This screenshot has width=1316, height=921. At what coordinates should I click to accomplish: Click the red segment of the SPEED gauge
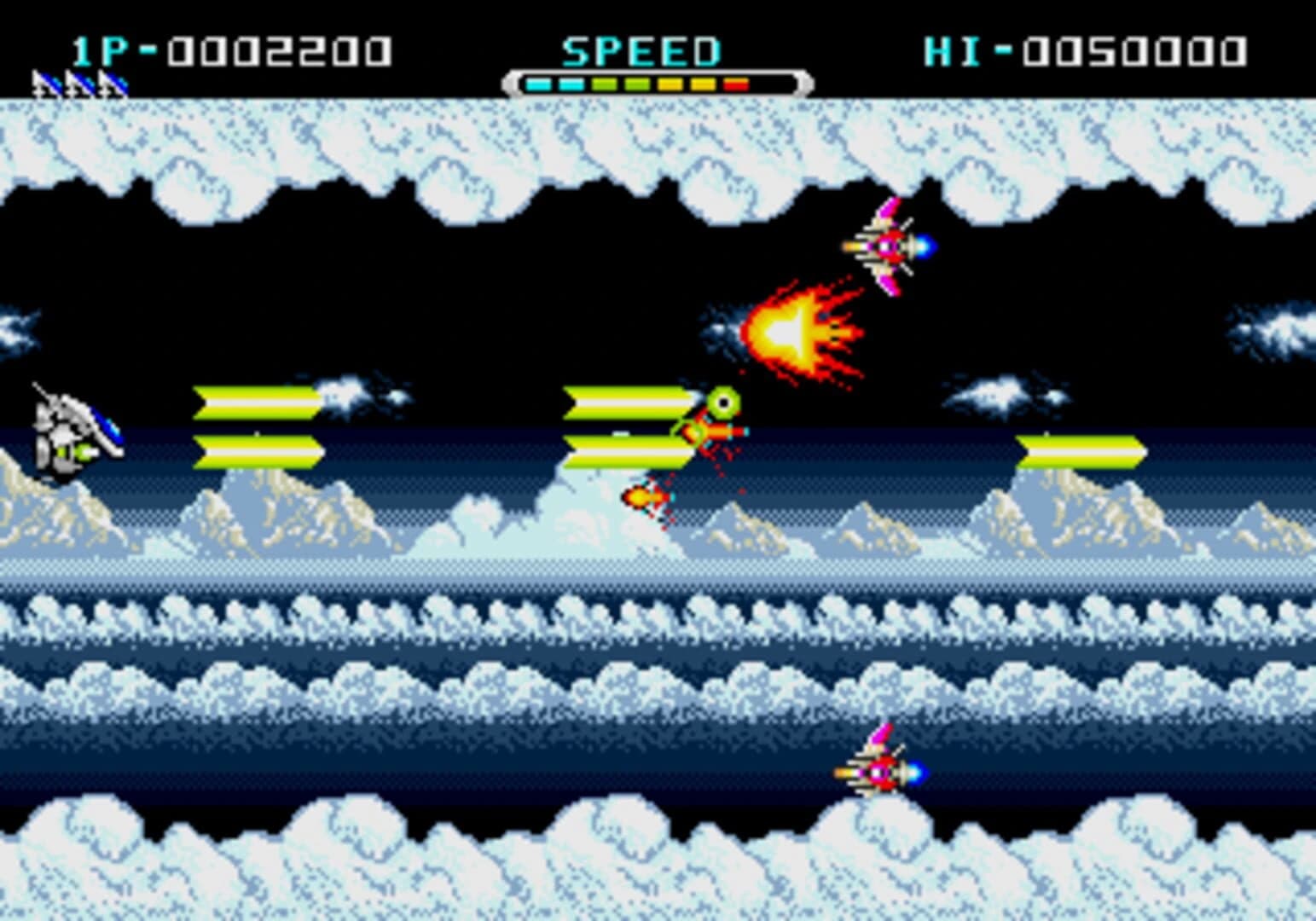(x=735, y=84)
